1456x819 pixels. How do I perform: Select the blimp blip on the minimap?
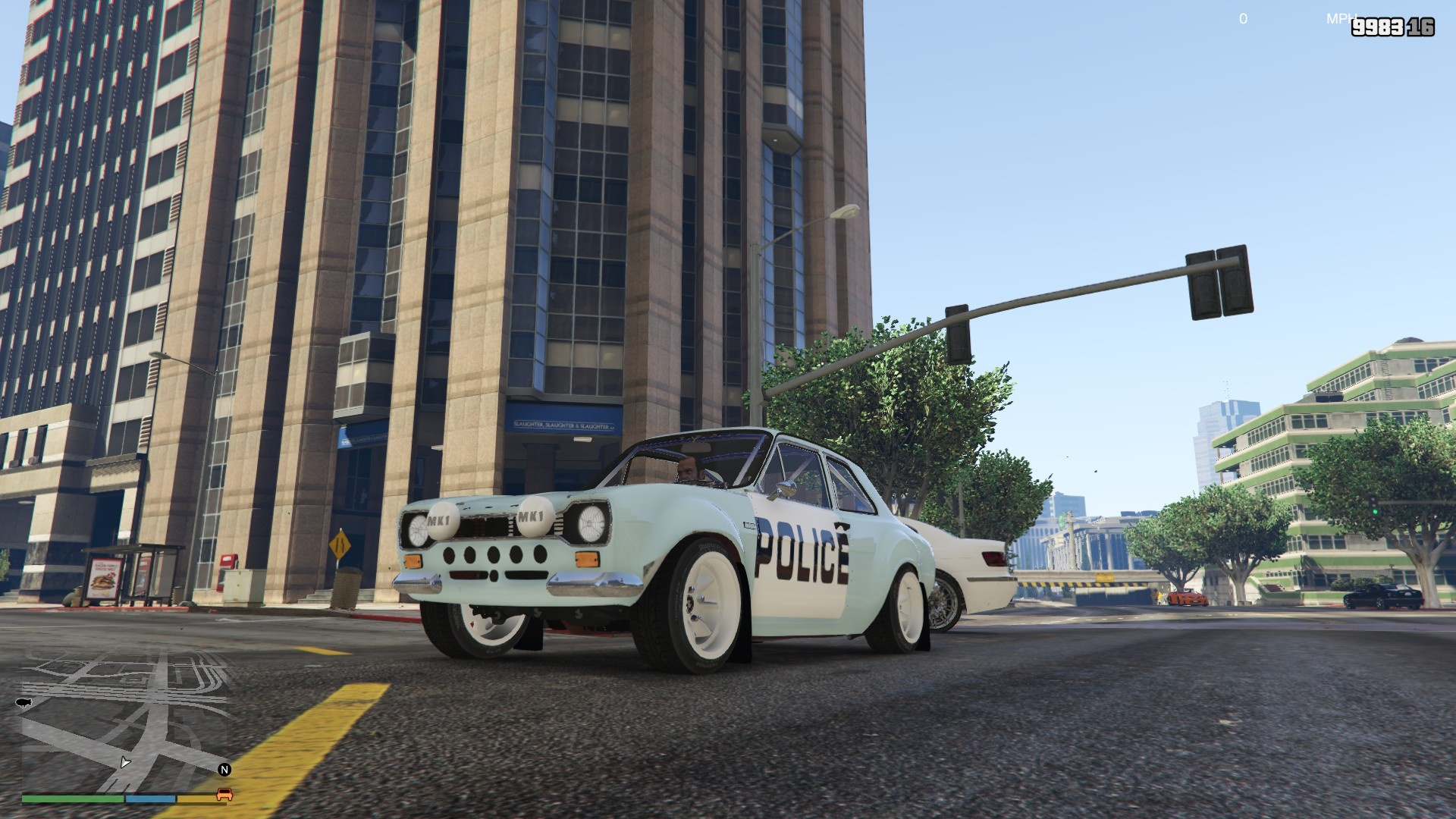pyautogui.click(x=23, y=703)
